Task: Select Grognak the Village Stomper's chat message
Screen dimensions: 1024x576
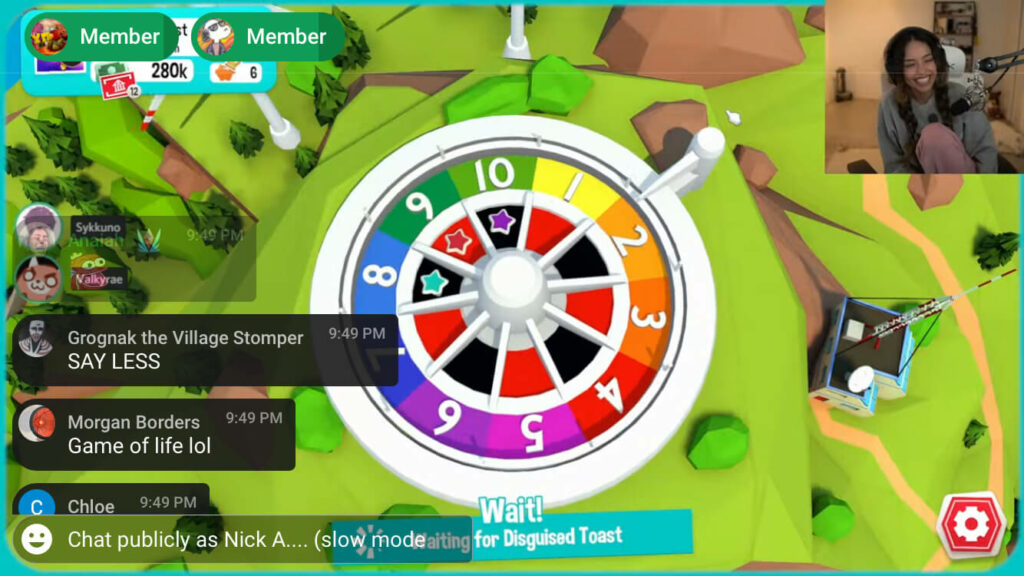Action: point(205,350)
